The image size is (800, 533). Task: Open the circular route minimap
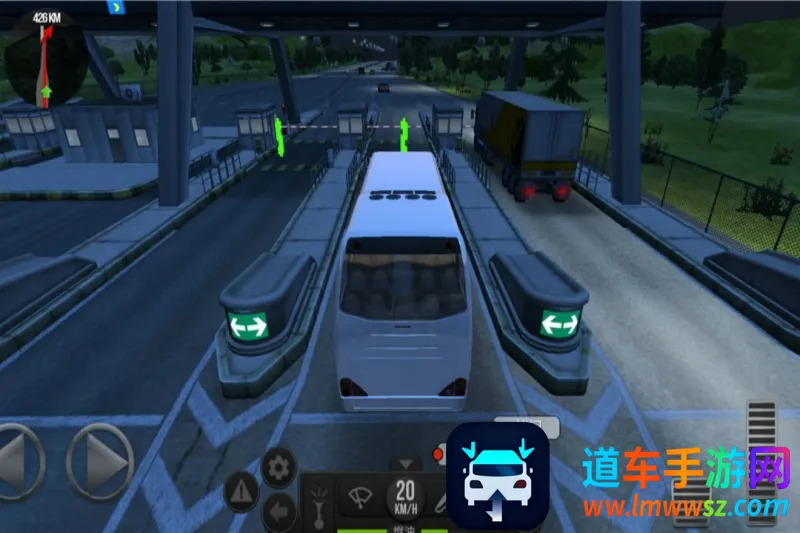pyautogui.click(x=45, y=57)
